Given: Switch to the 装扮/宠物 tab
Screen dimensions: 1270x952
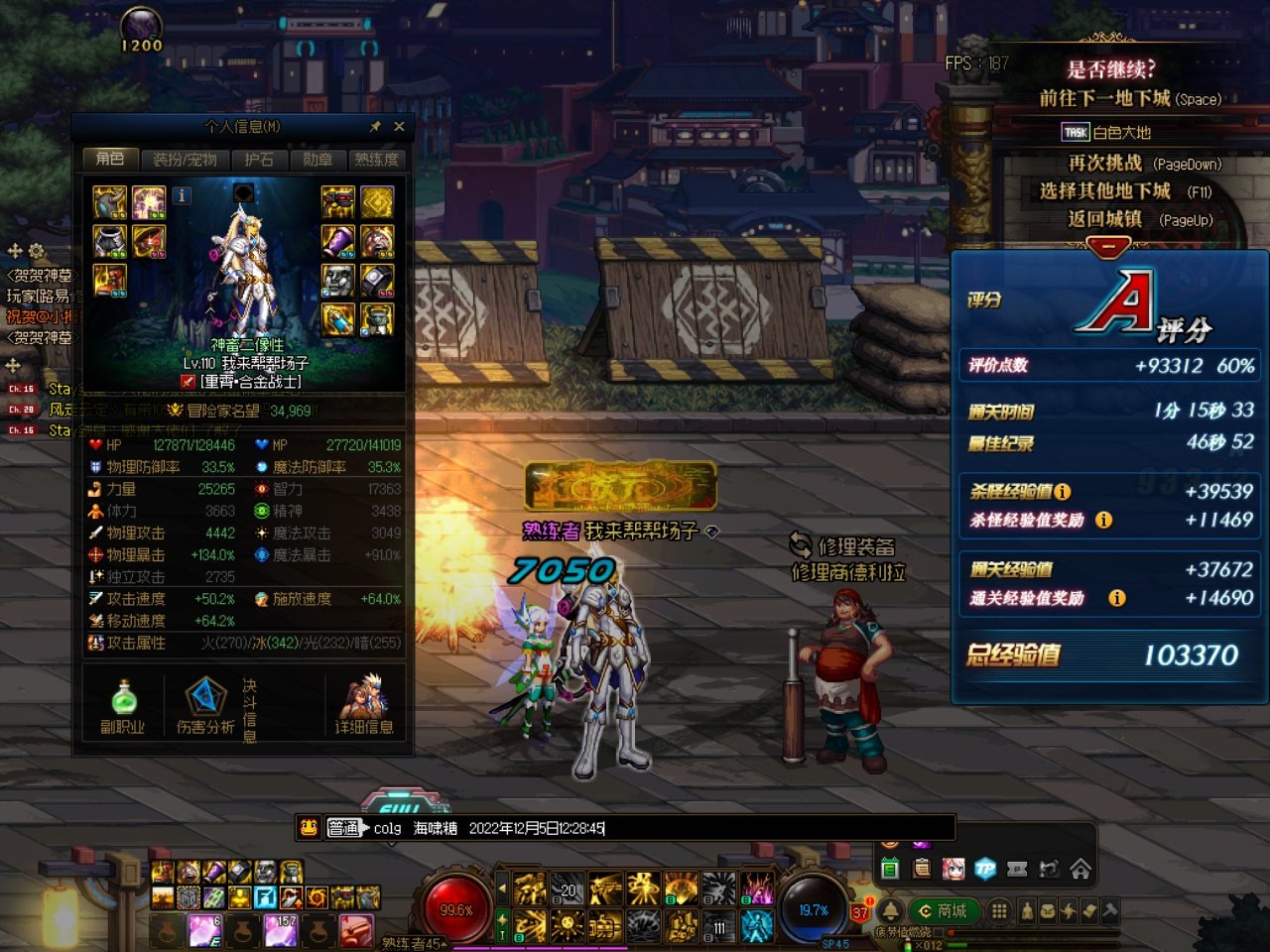Looking at the screenshot, I should click(x=185, y=160).
